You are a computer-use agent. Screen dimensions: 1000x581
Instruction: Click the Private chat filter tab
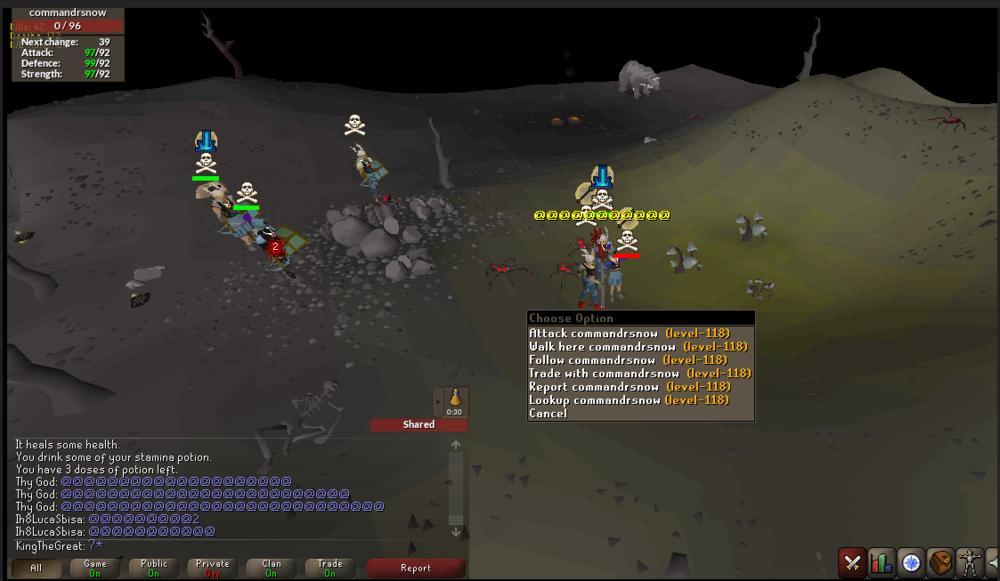click(212, 568)
